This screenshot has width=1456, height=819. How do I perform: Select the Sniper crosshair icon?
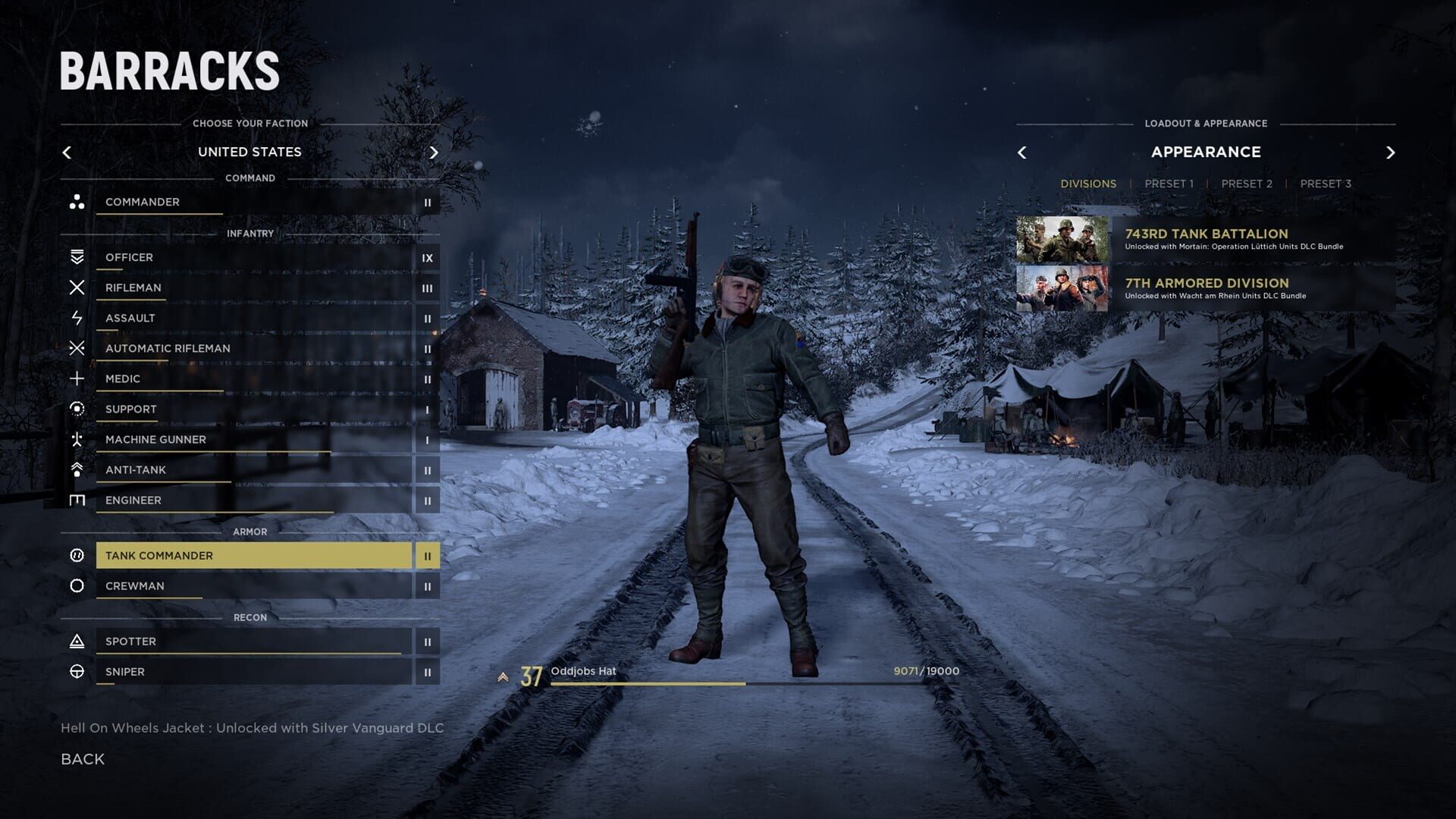[77, 671]
